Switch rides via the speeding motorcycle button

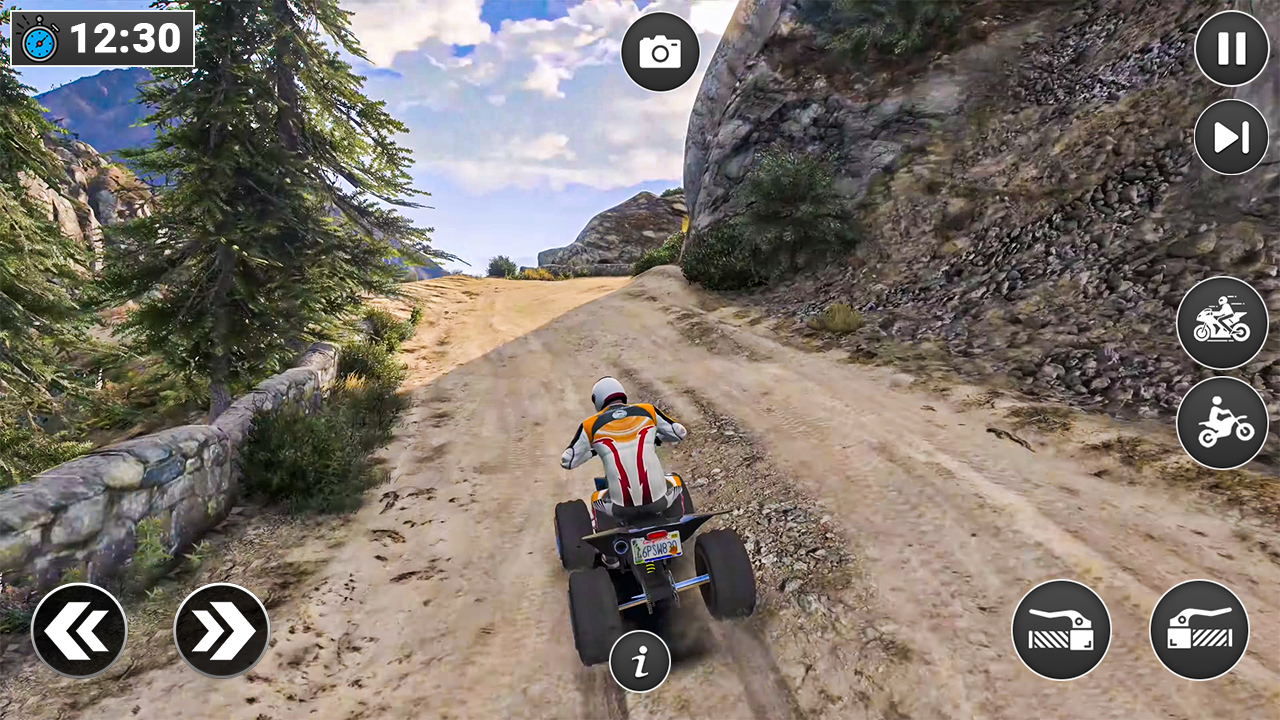(x=1223, y=323)
